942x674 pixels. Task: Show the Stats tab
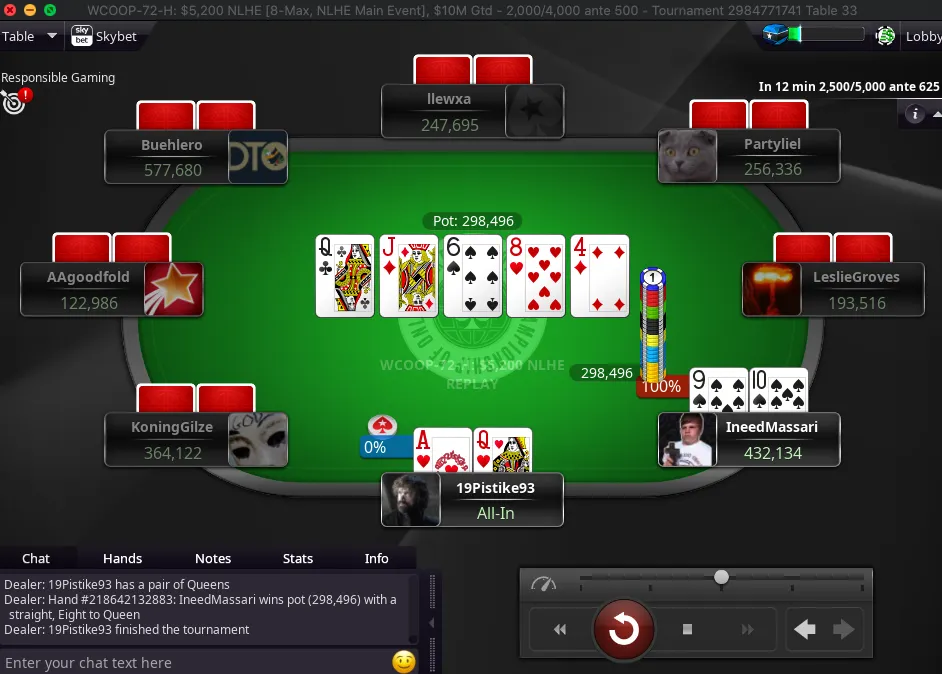(x=298, y=558)
